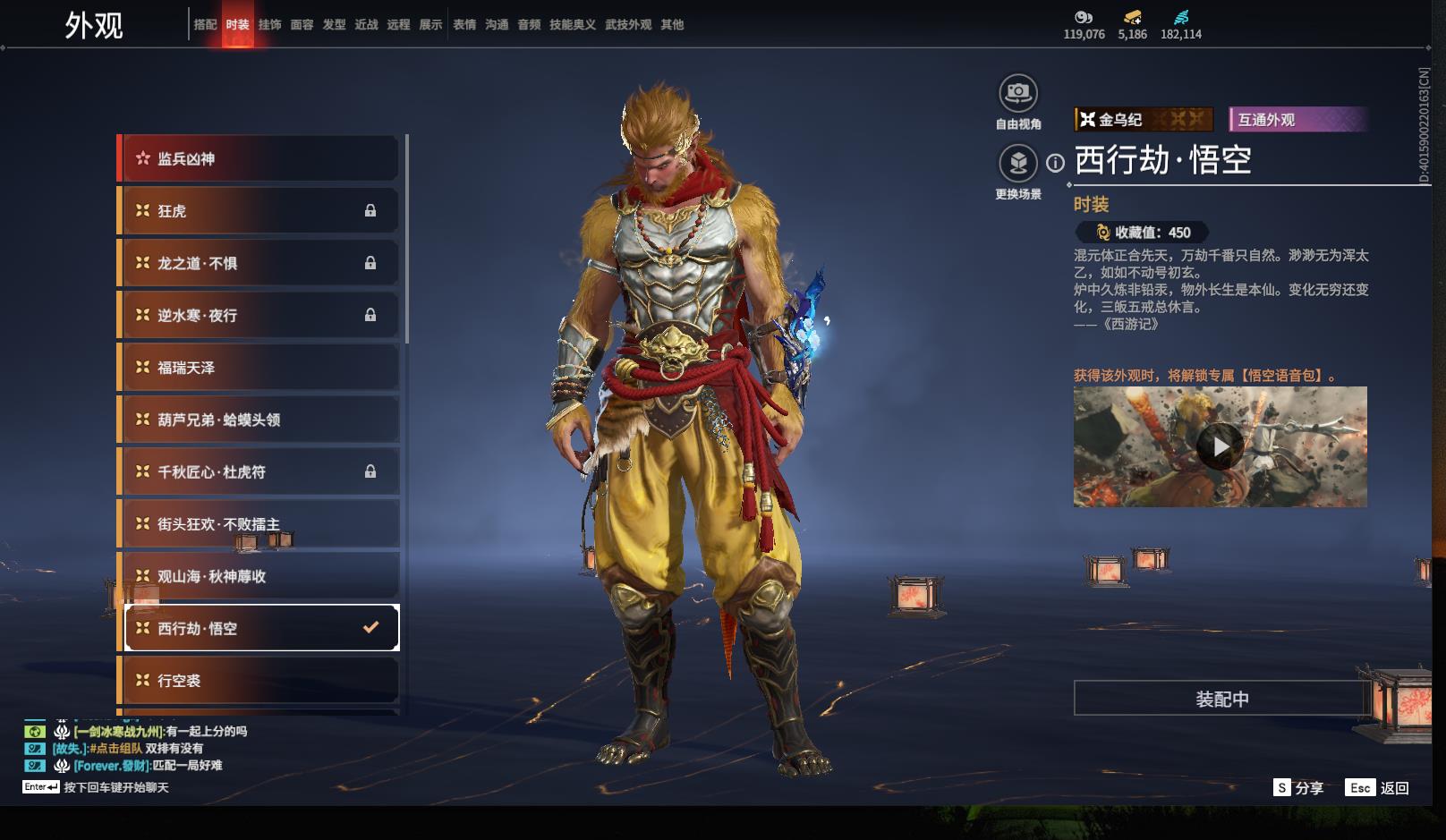Switch to the 发型 hairstyle tab
Image resolution: width=1446 pixels, height=840 pixels.
click(x=334, y=25)
